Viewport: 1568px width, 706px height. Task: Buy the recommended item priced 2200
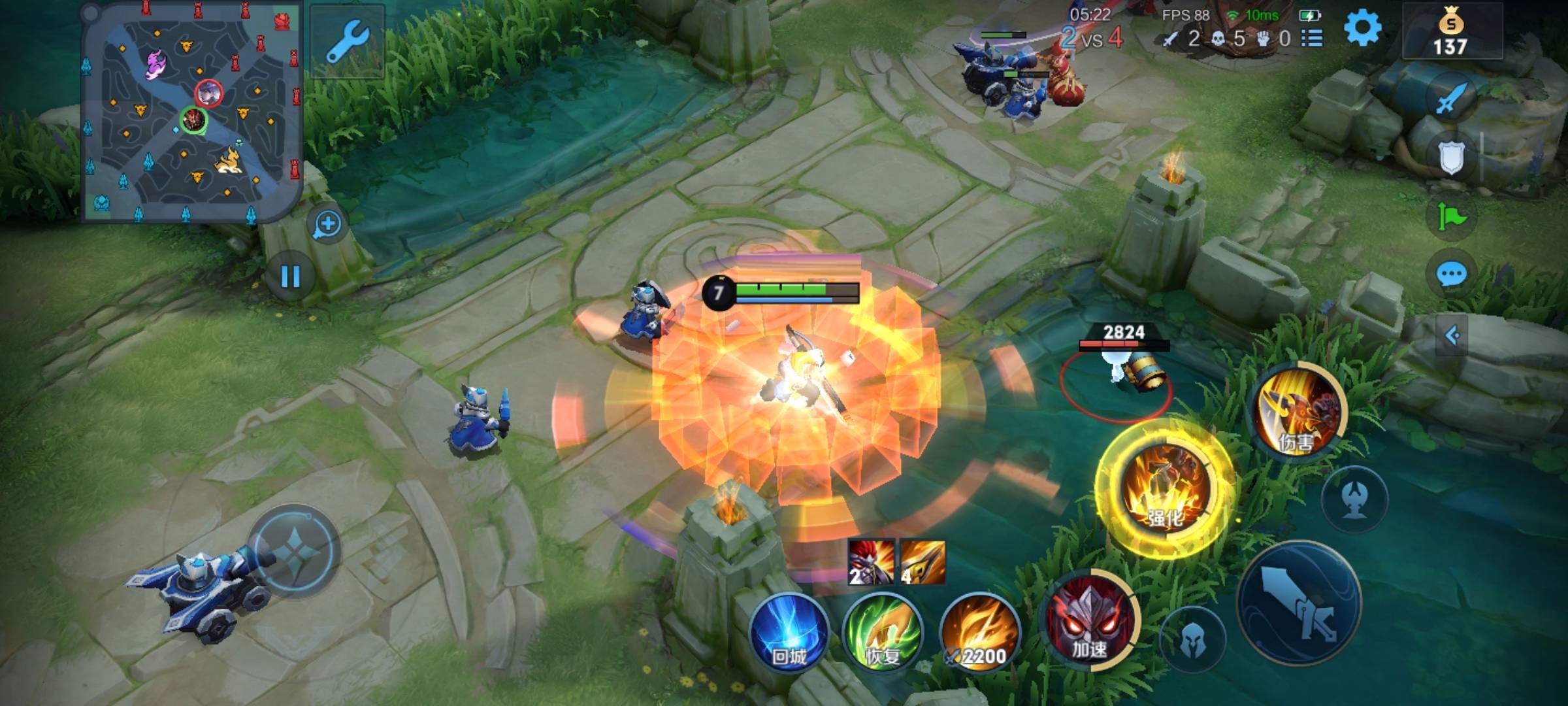pos(978,633)
